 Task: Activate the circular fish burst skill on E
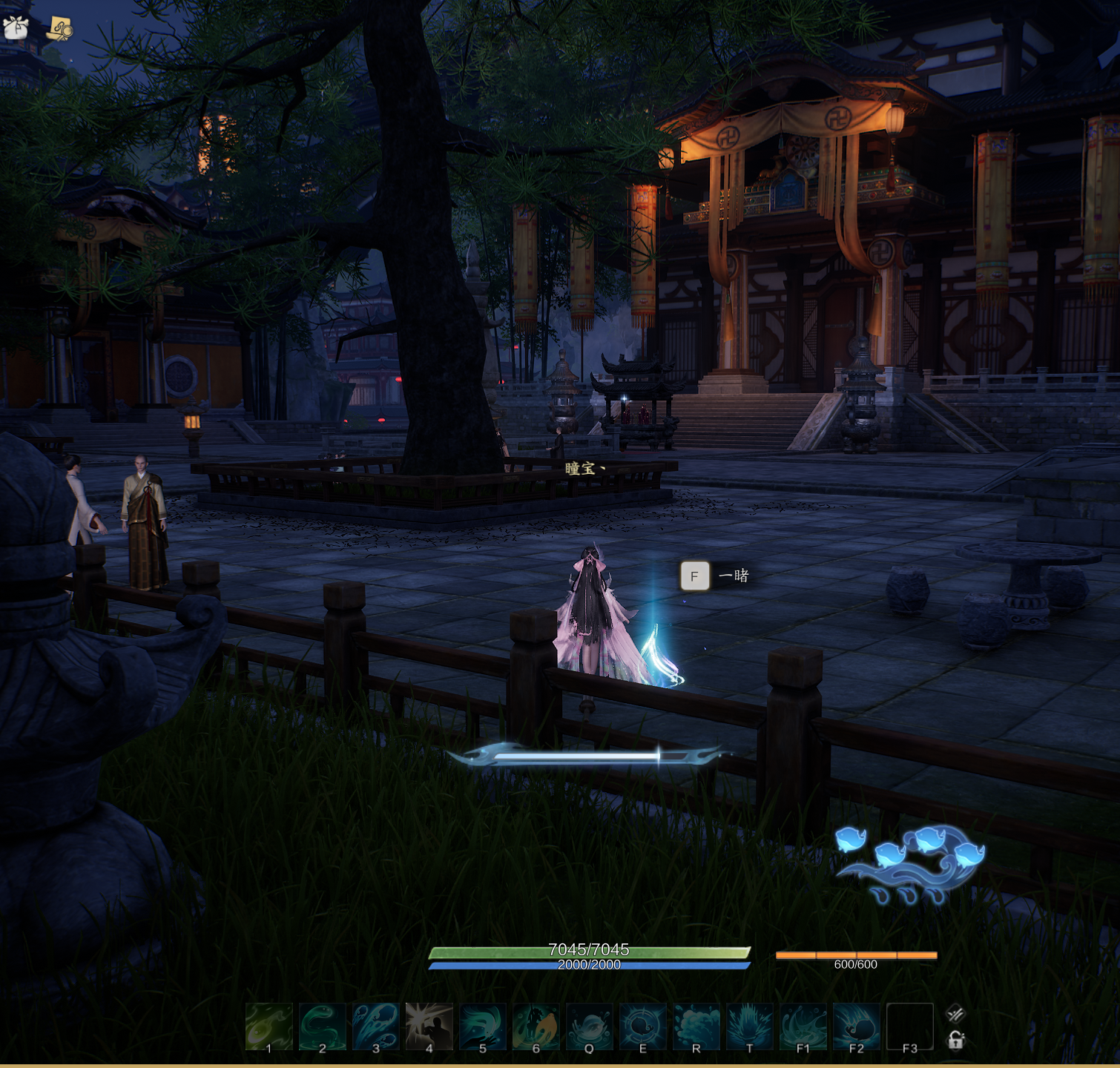click(643, 1026)
